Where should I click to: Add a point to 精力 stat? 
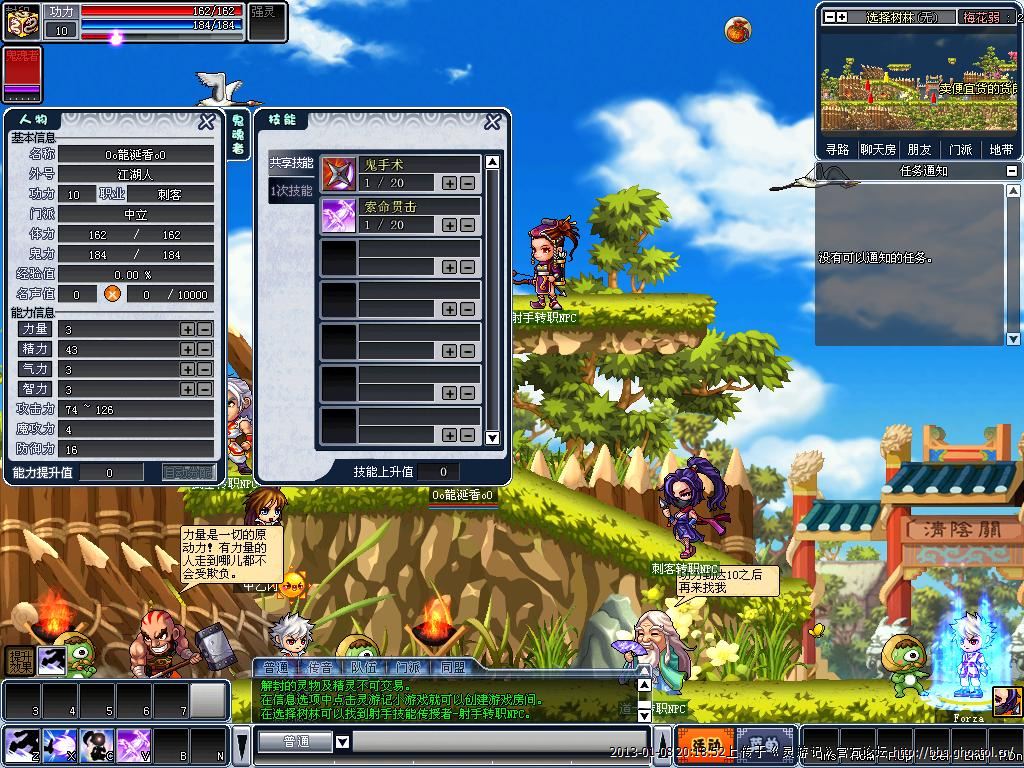pos(187,349)
